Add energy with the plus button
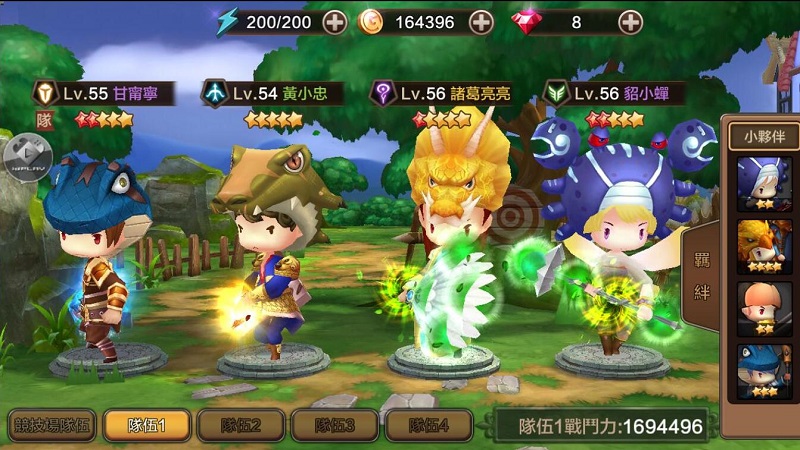 click(334, 22)
